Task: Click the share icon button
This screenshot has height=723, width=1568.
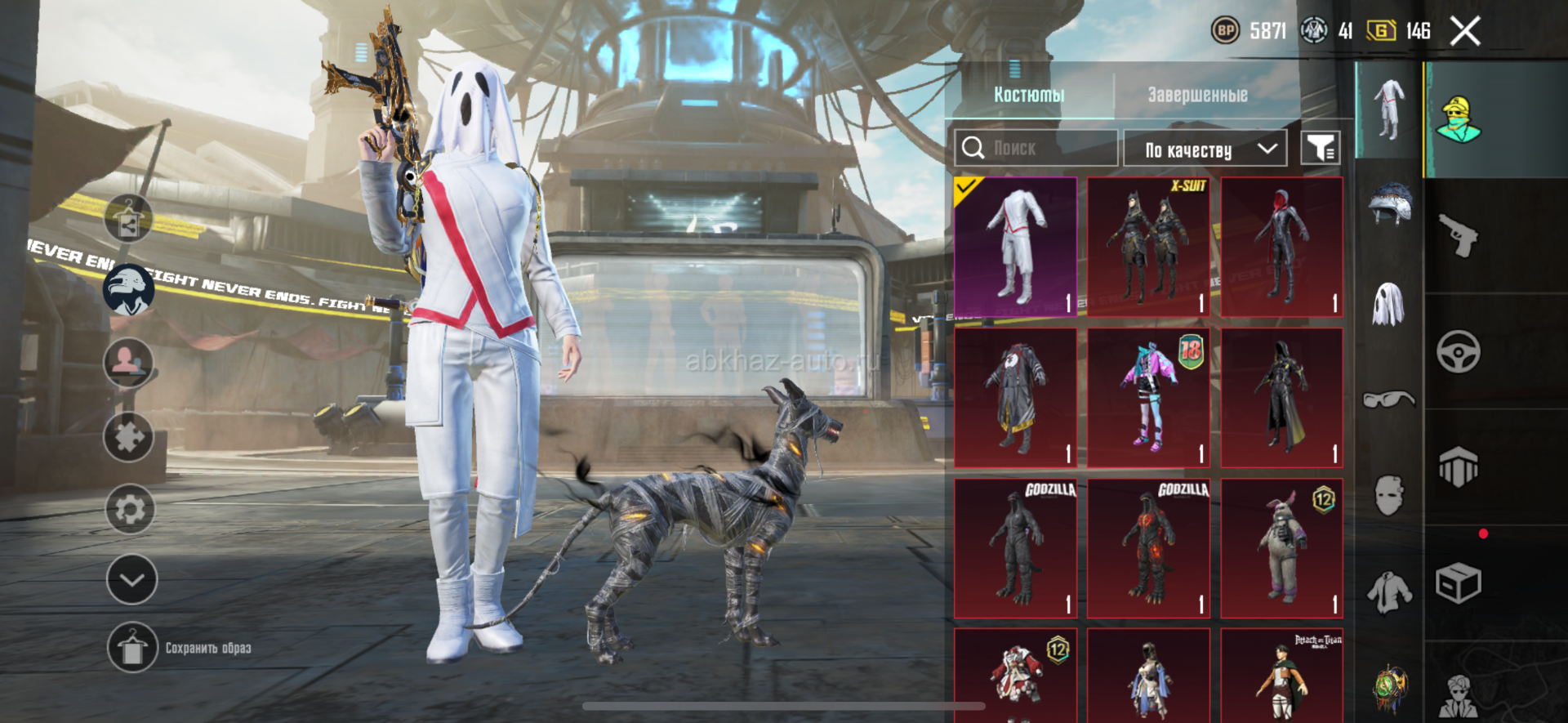Action: (x=129, y=219)
